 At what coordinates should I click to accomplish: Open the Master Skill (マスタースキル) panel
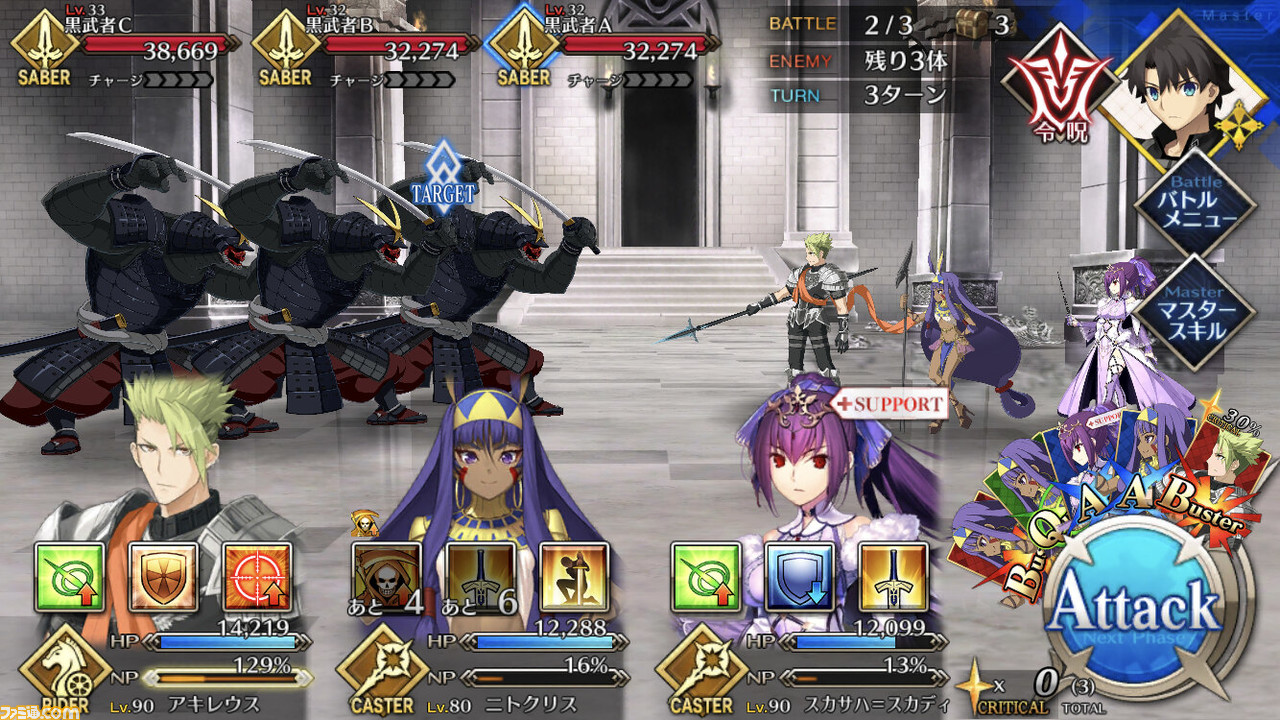[1196, 312]
